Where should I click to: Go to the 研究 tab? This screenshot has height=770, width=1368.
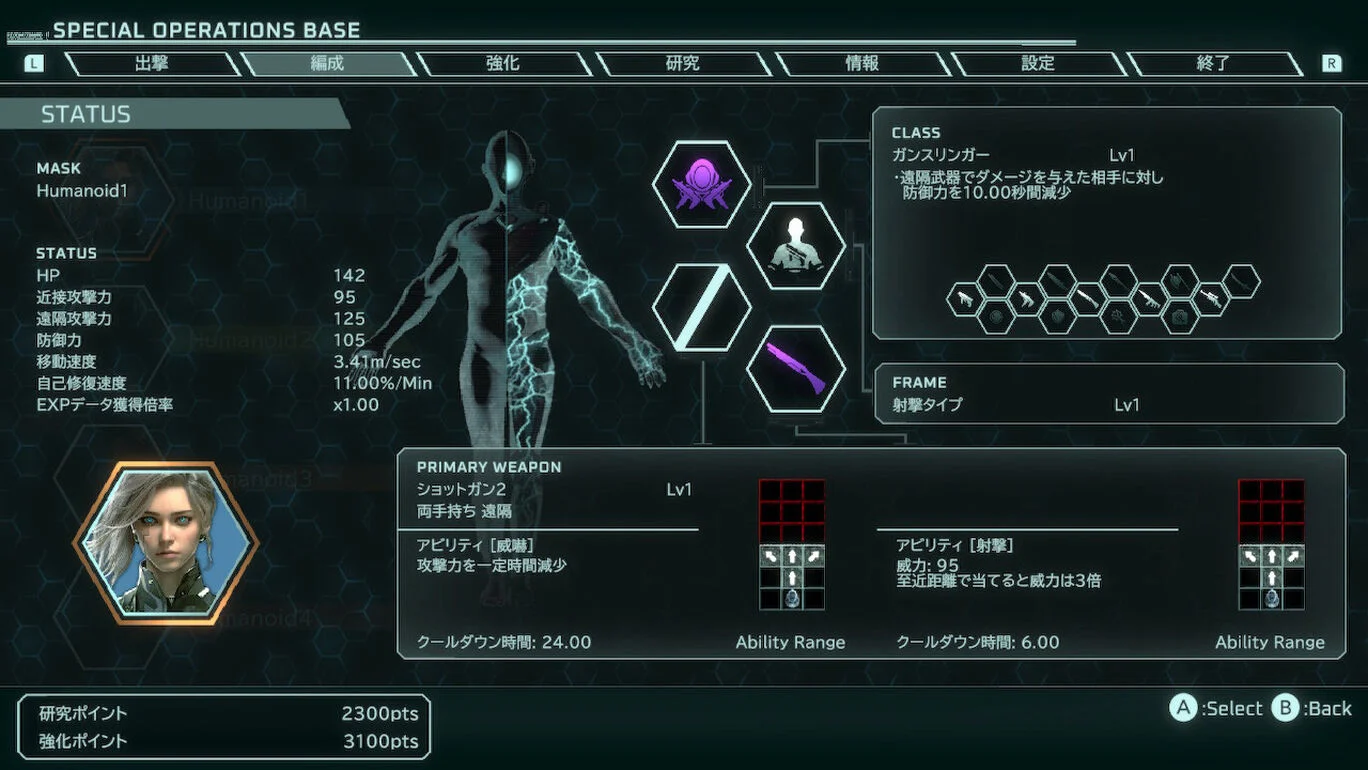click(x=682, y=63)
